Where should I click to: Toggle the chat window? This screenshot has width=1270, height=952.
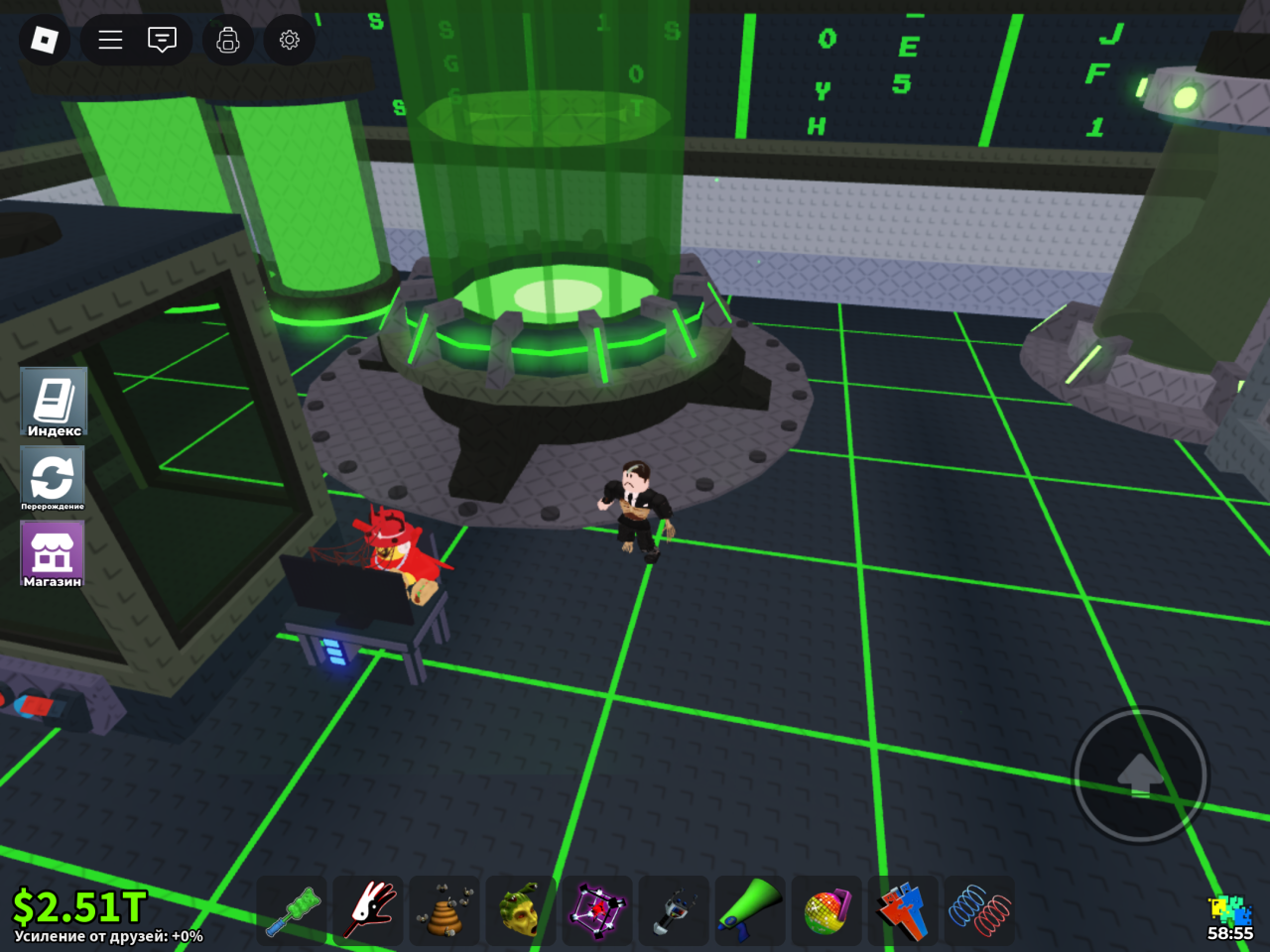click(162, 40)
